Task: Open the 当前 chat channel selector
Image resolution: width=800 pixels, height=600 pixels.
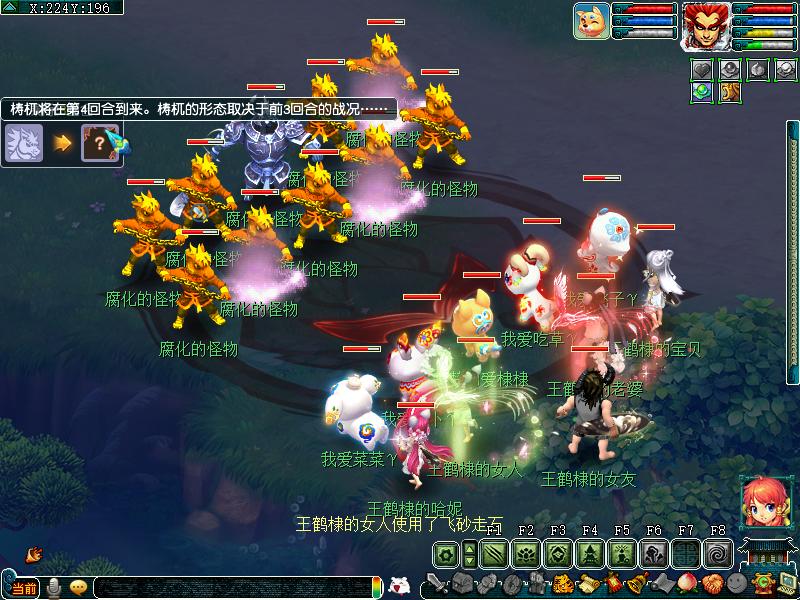Action: [x=24, y=588]
